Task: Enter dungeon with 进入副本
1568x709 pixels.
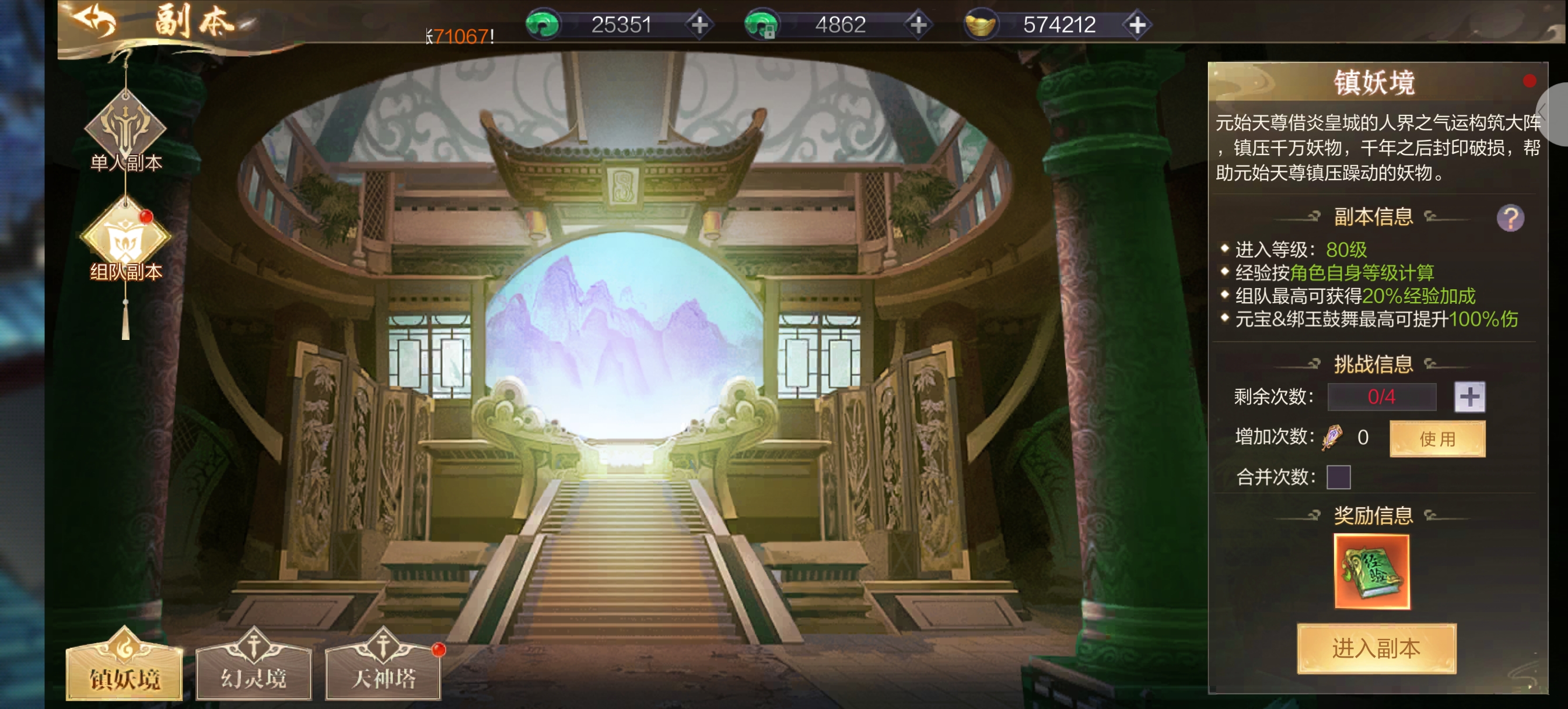Action: pos(1375,648)
